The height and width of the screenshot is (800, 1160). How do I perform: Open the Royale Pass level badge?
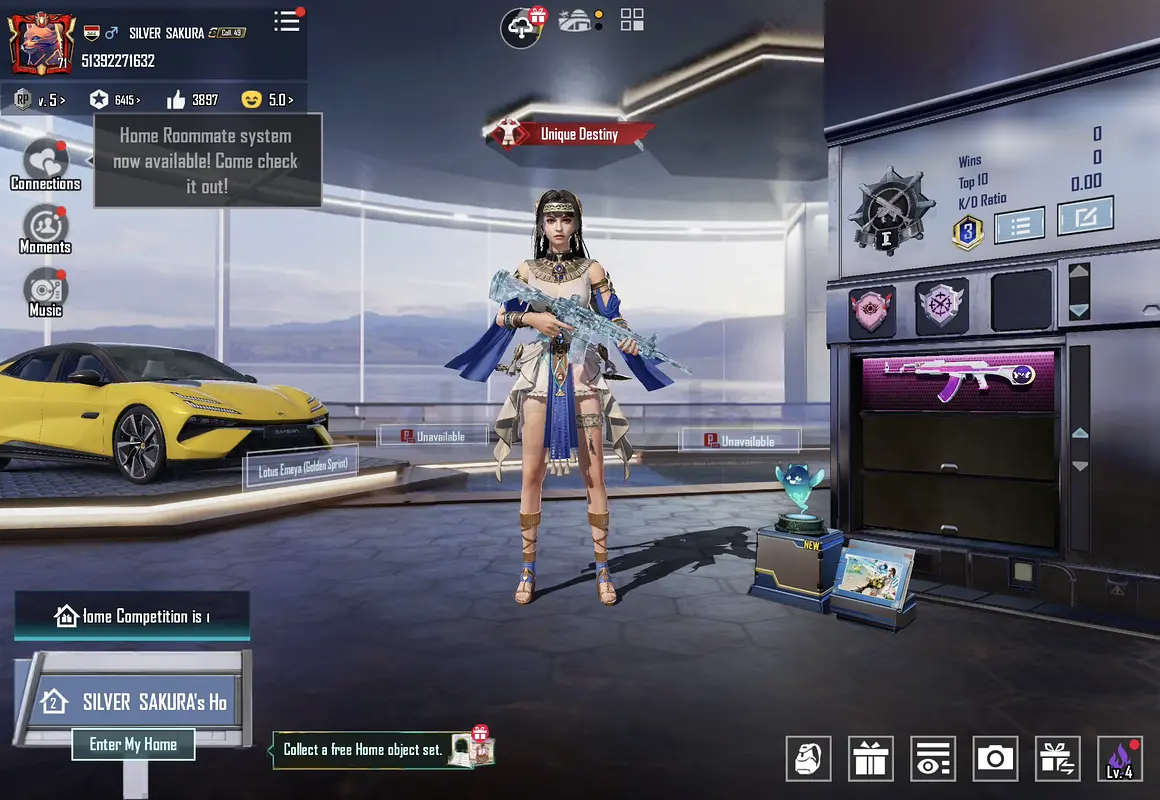40,100
